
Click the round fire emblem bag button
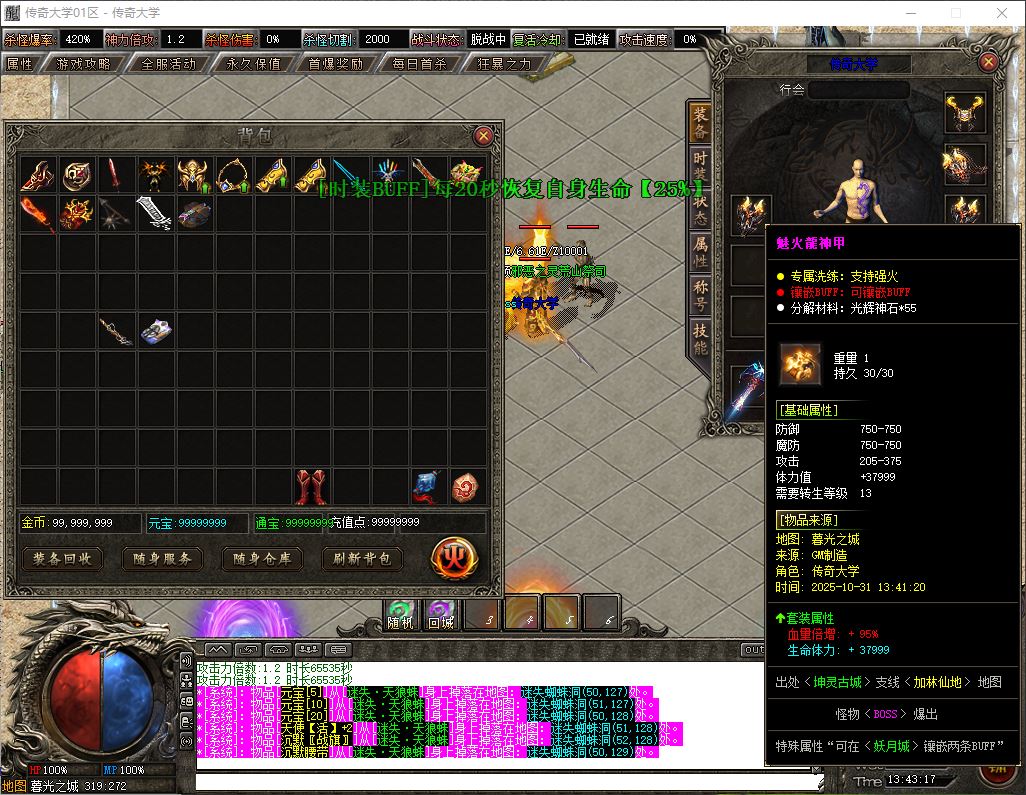(x=452, y=558)
